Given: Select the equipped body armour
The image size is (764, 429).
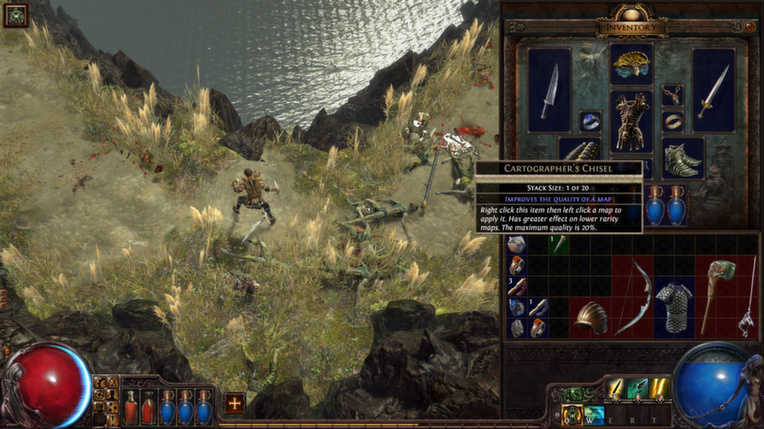Looking at the screenshot, I should [631, 121].
